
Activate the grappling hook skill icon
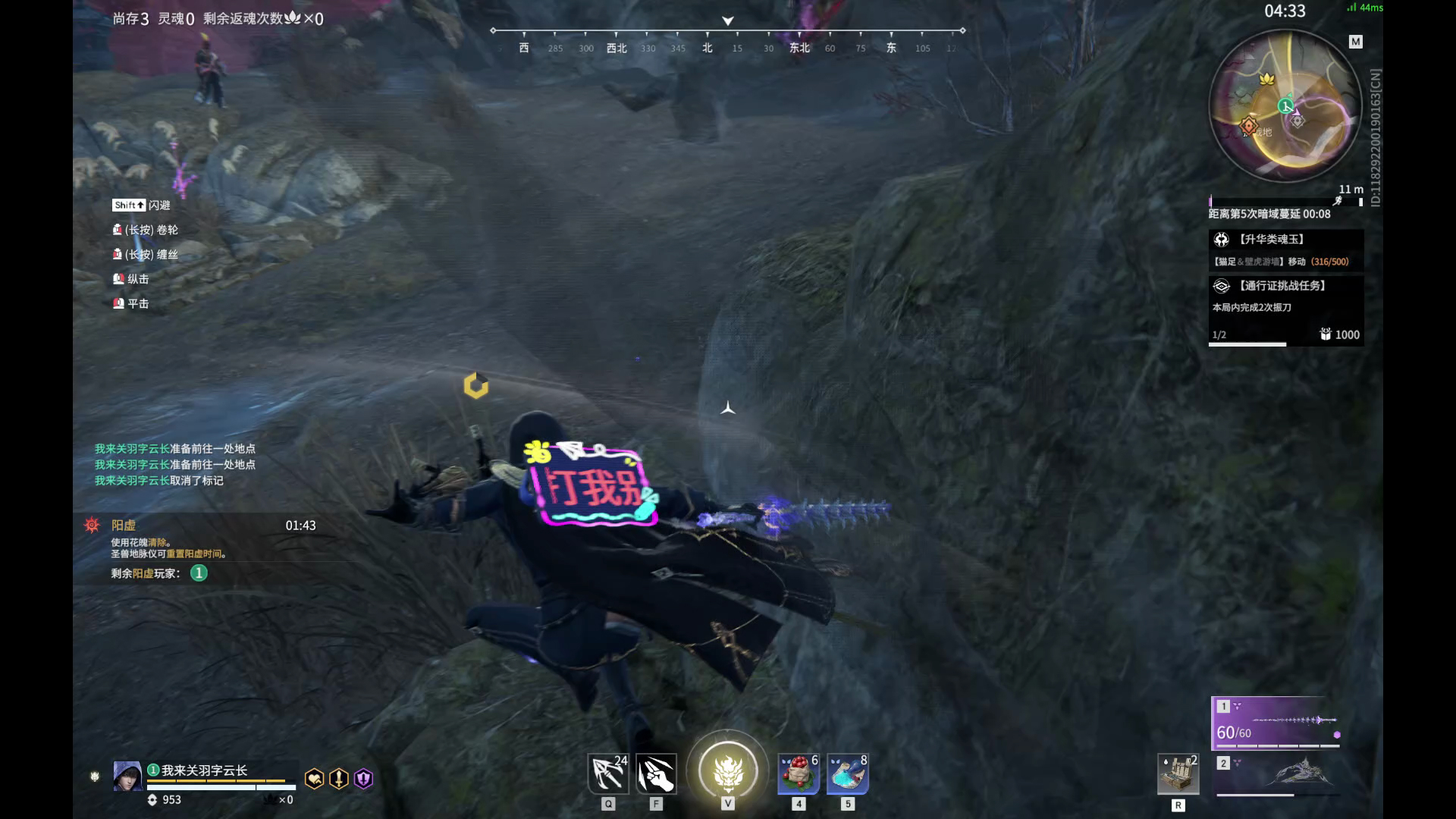pos(608,774)
